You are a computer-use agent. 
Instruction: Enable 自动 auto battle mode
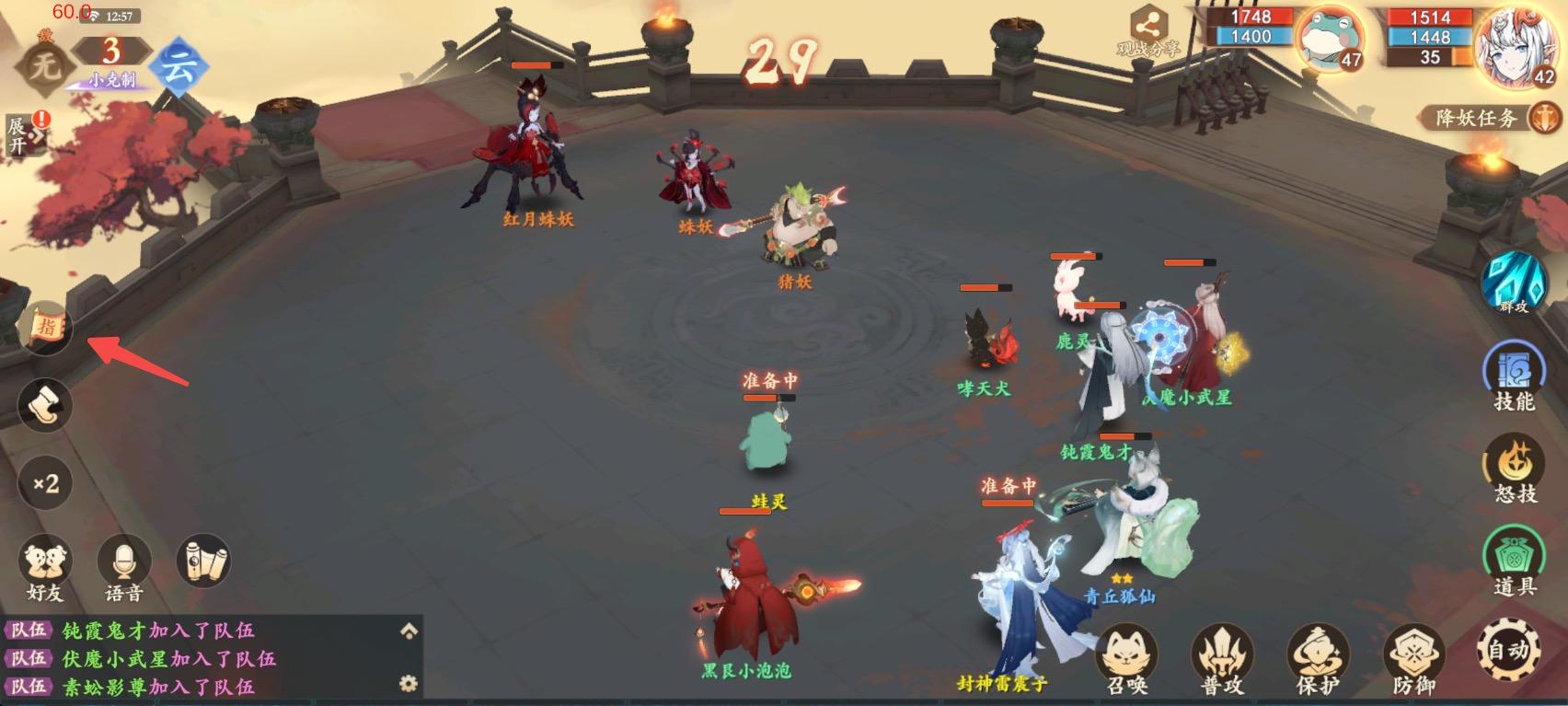pos(1512,650)
